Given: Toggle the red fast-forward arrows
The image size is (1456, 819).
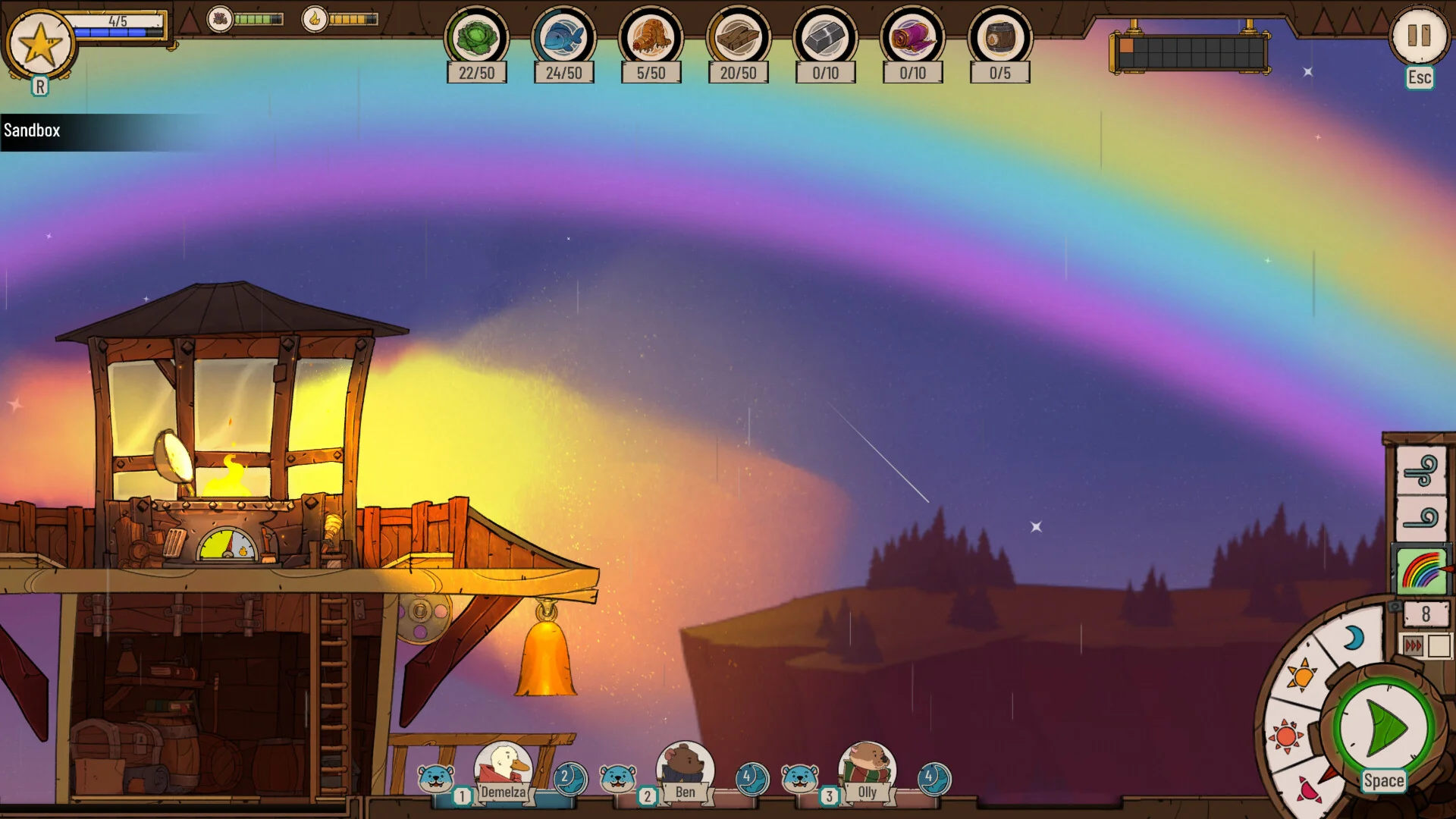Looking at the screenshot, I should (1413, 645).
